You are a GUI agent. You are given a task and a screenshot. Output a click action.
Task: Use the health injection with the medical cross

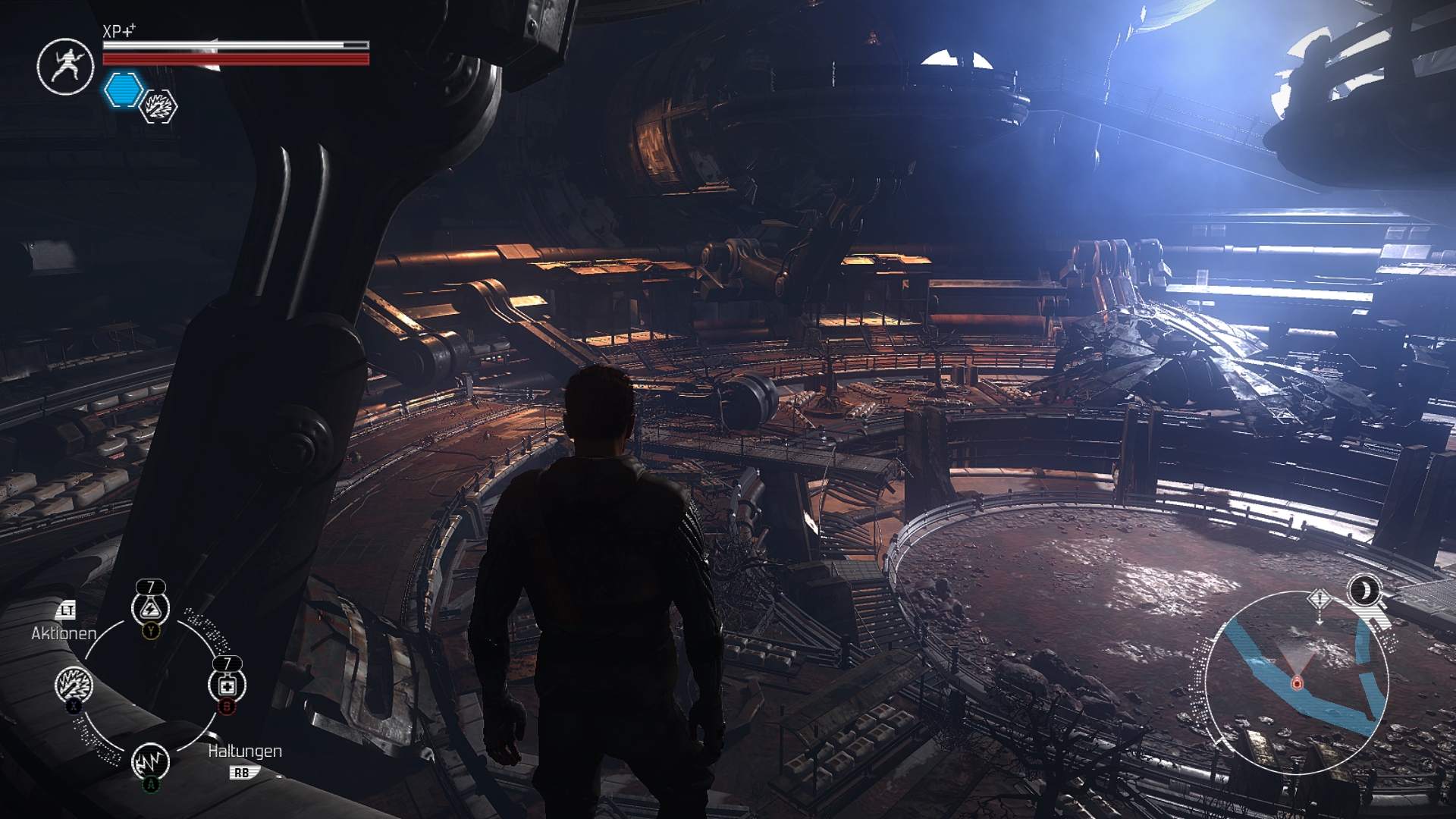point(227,686)
